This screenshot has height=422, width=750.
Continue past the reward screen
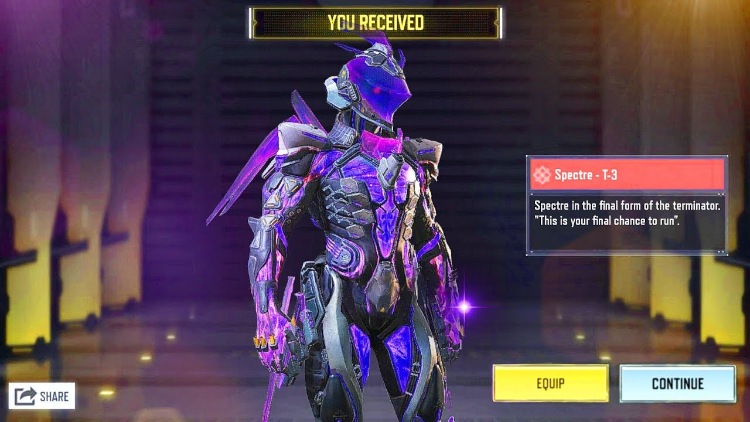[677, 383]
